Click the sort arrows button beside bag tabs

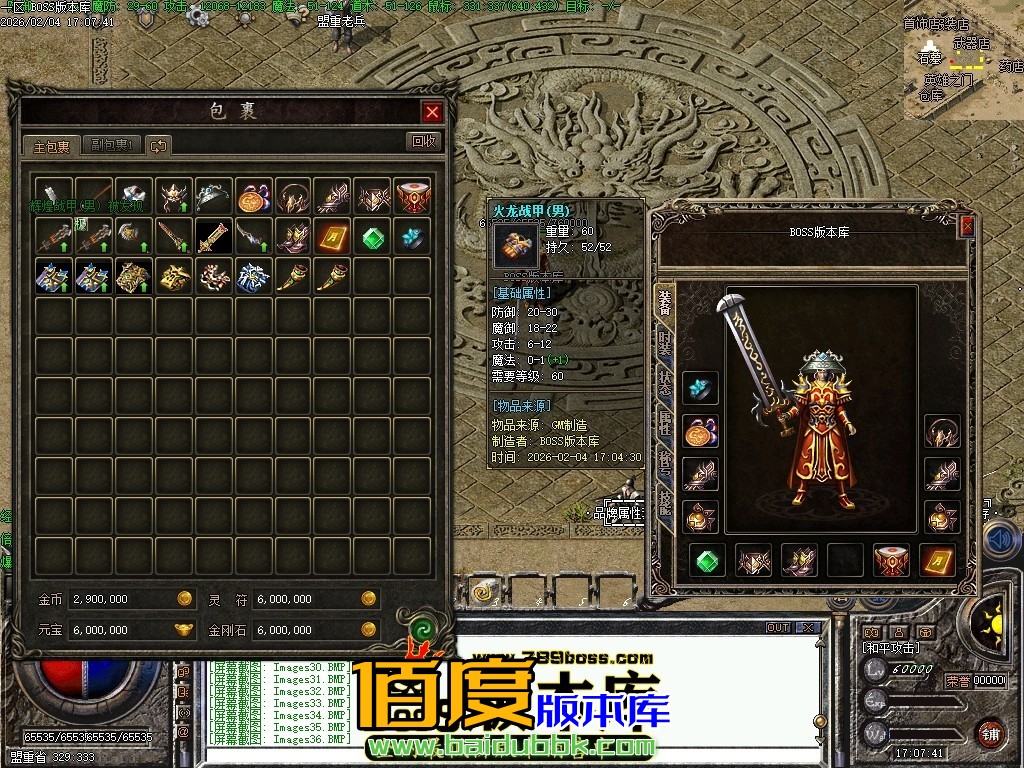[159, 146]
